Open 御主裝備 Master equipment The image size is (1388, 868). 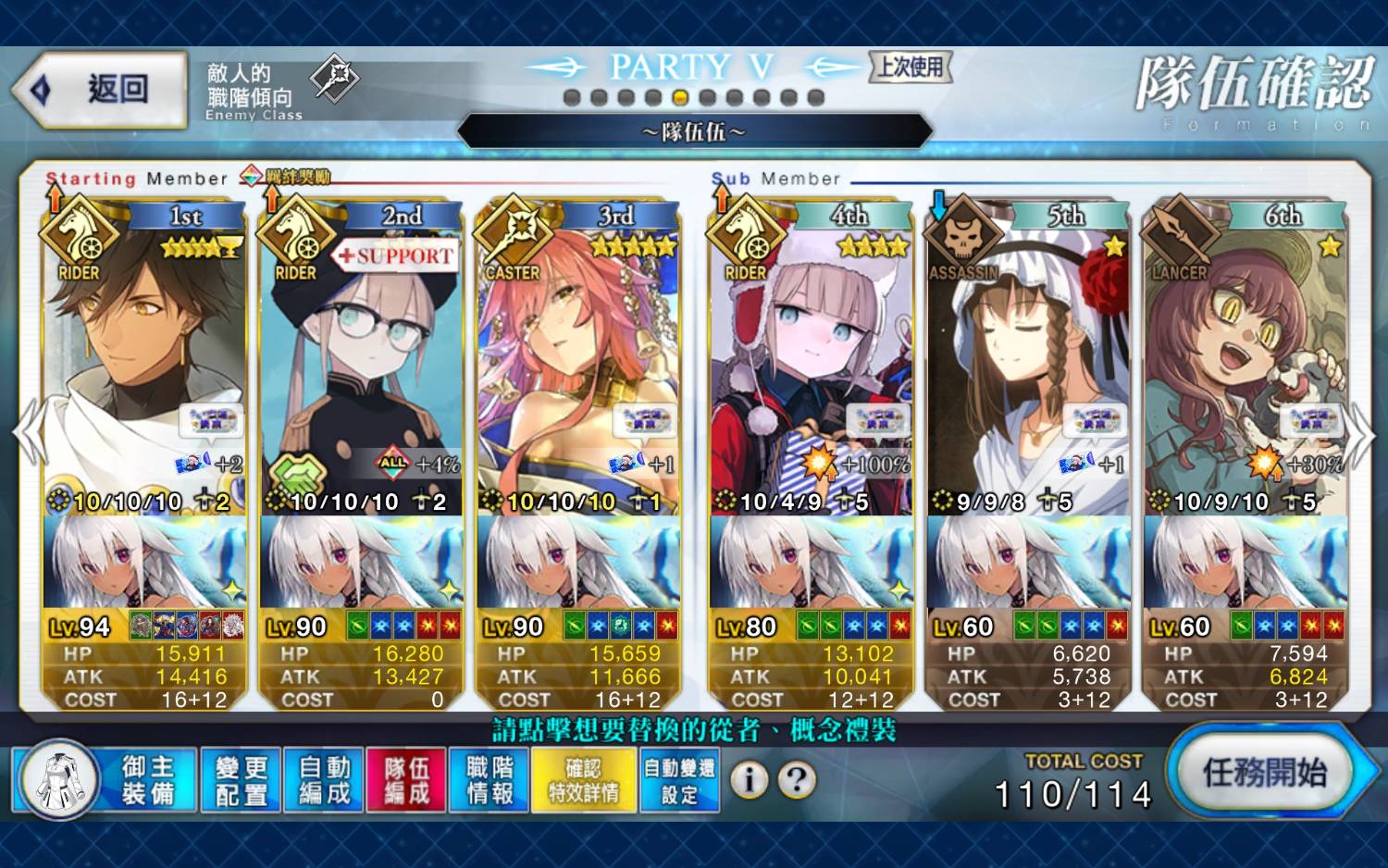pos(106,780)
